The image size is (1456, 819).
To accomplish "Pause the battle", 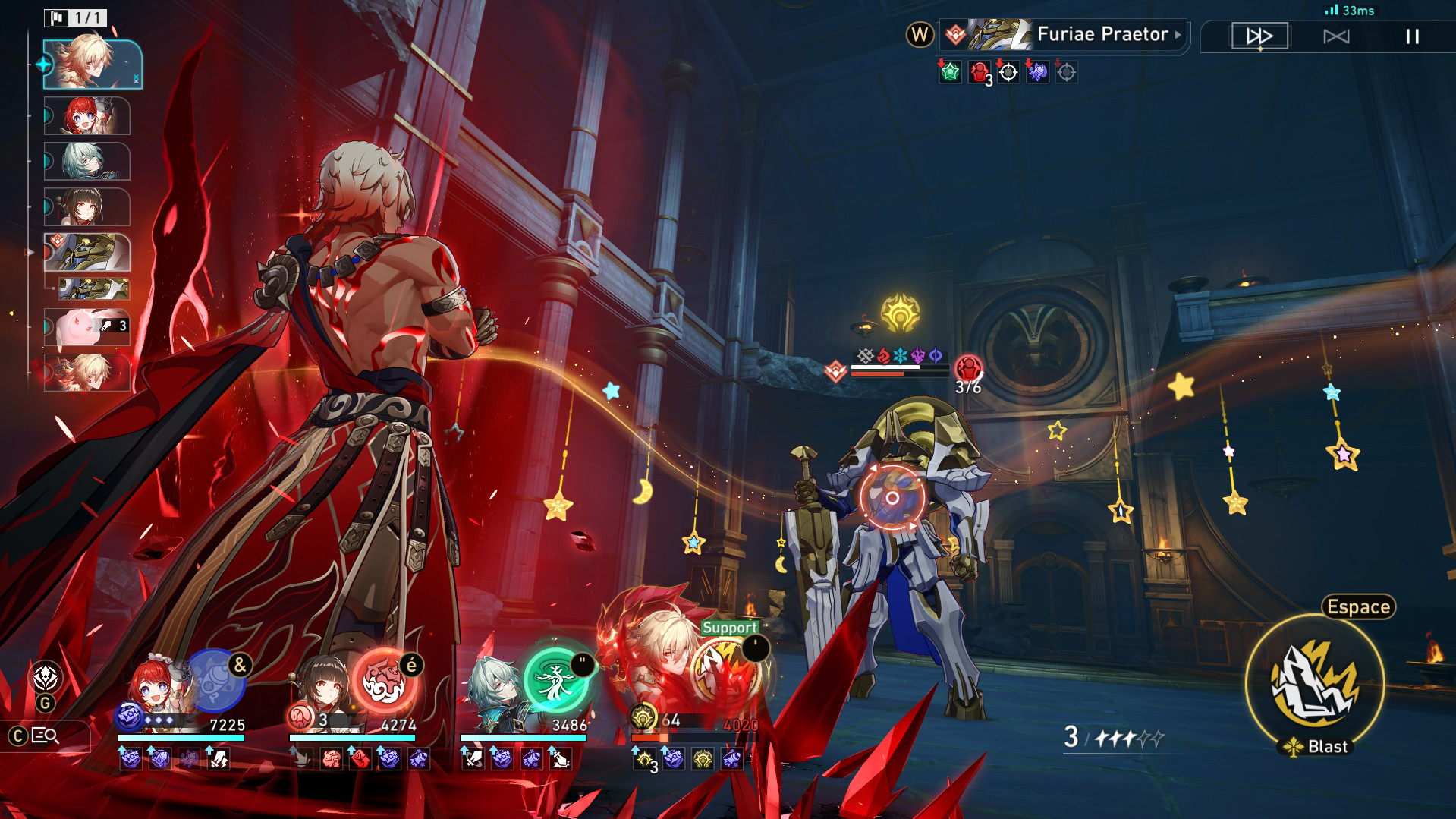I will click(1411, 36).
